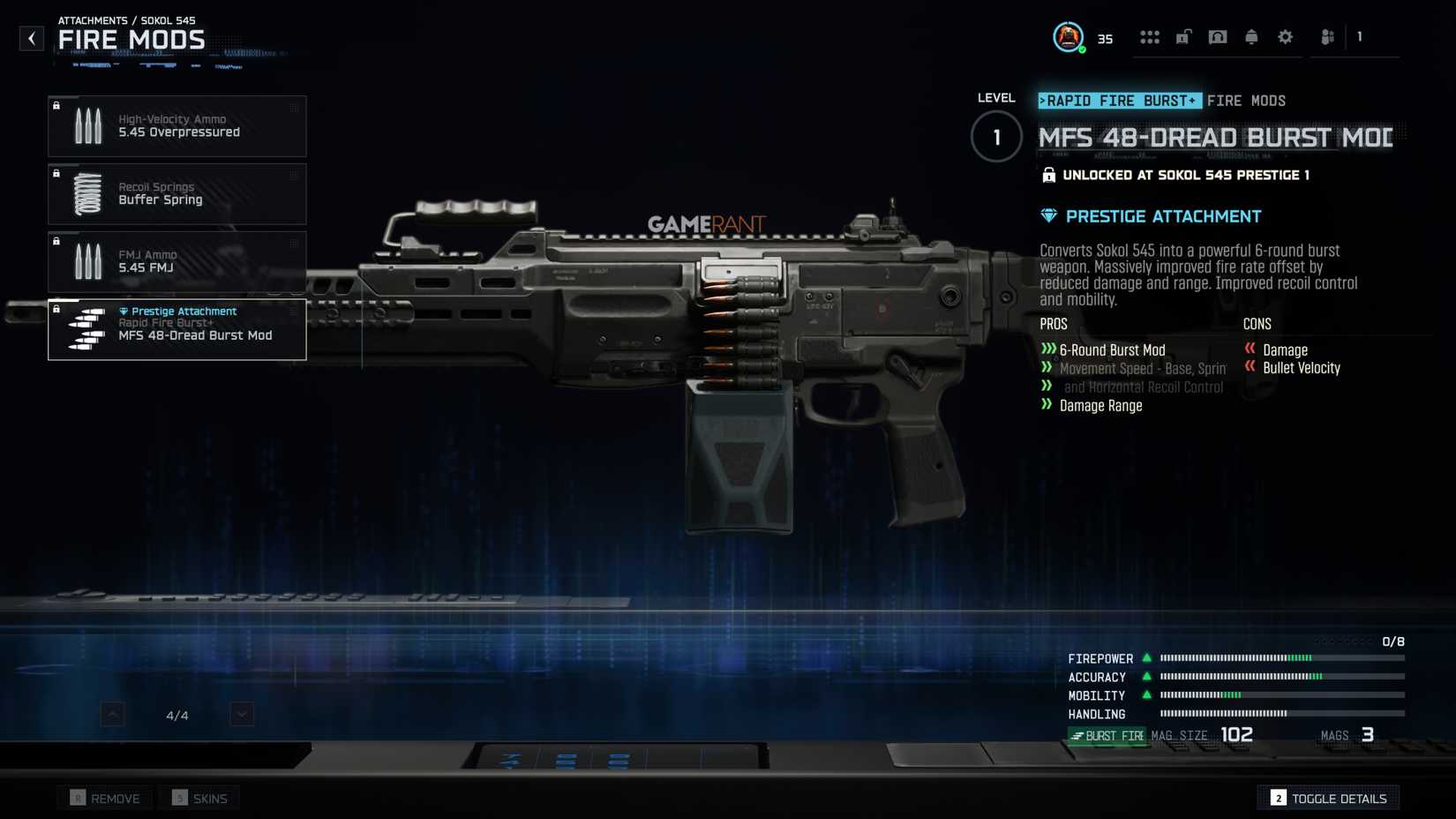The width and height of the screenshot is (1456, 819).
Task: Click the up chevron above the 4/4 pager
Action: tap(112, 713)
